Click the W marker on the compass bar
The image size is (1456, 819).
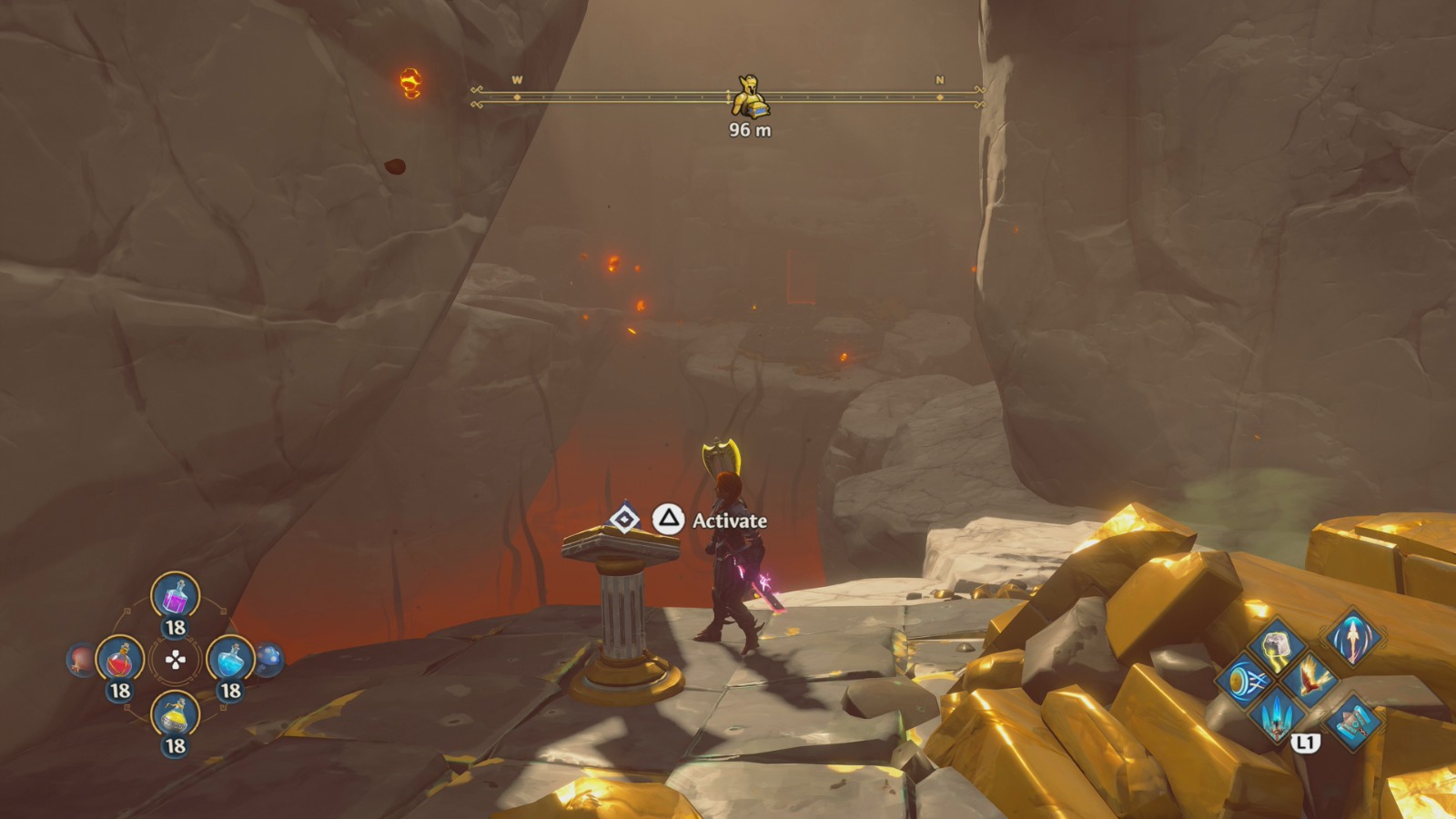click(516, 81)
